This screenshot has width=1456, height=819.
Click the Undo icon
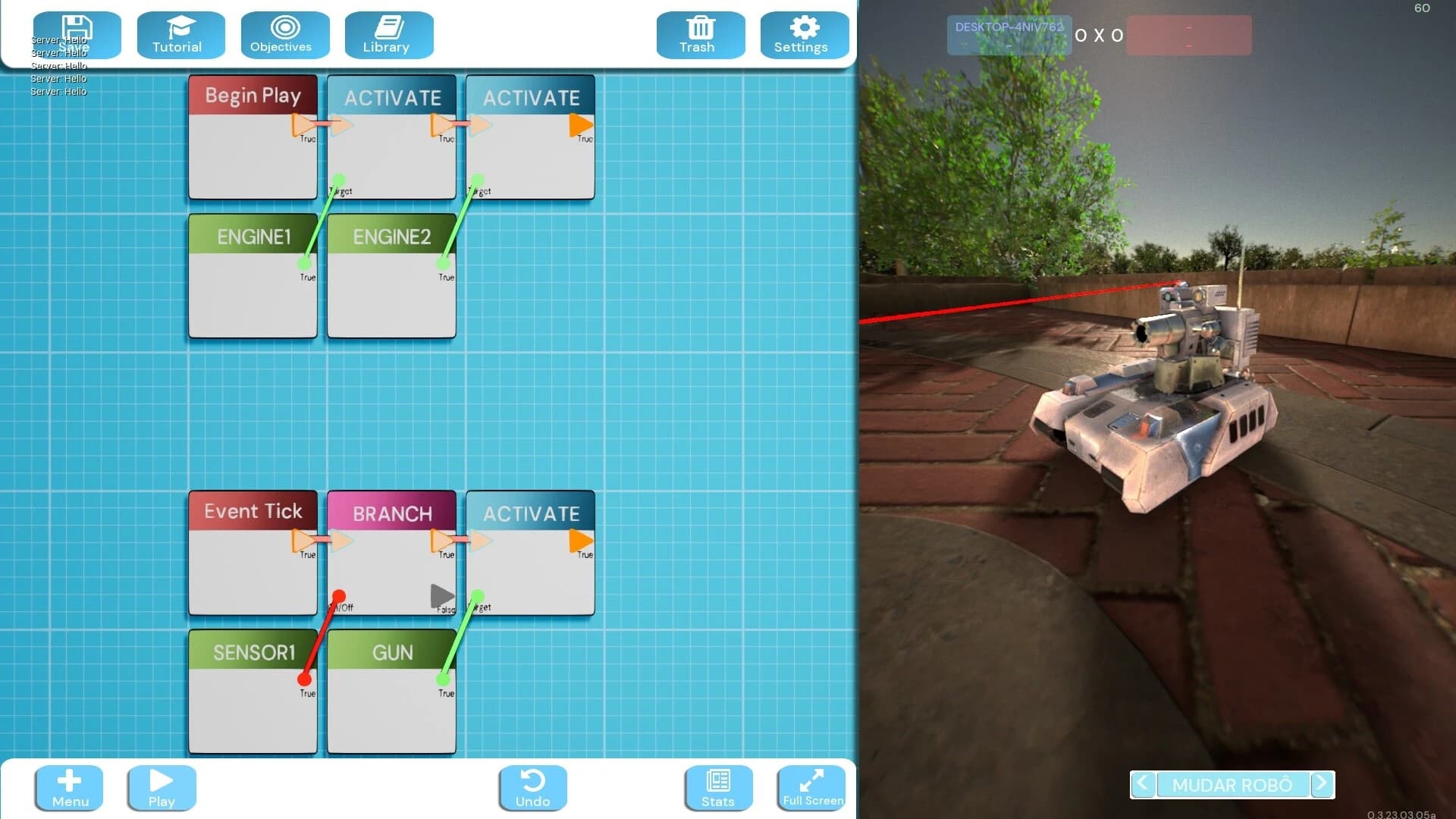click(x=532, y=787)
